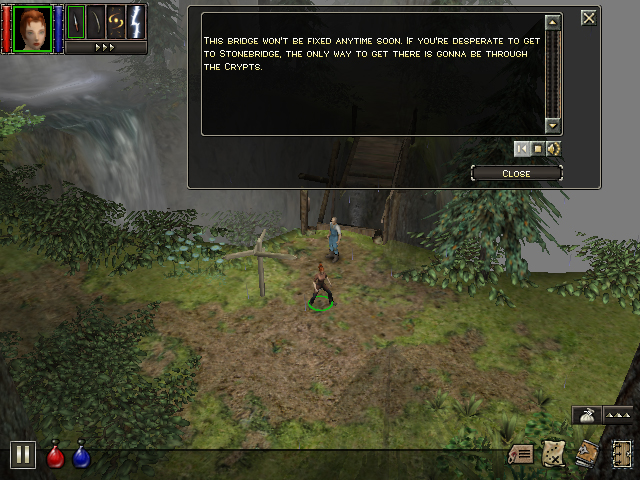This screenshot has width=640, height=480.
Task: Toggle the dialogue speaker sound button
Action: [x=553, y=149]
